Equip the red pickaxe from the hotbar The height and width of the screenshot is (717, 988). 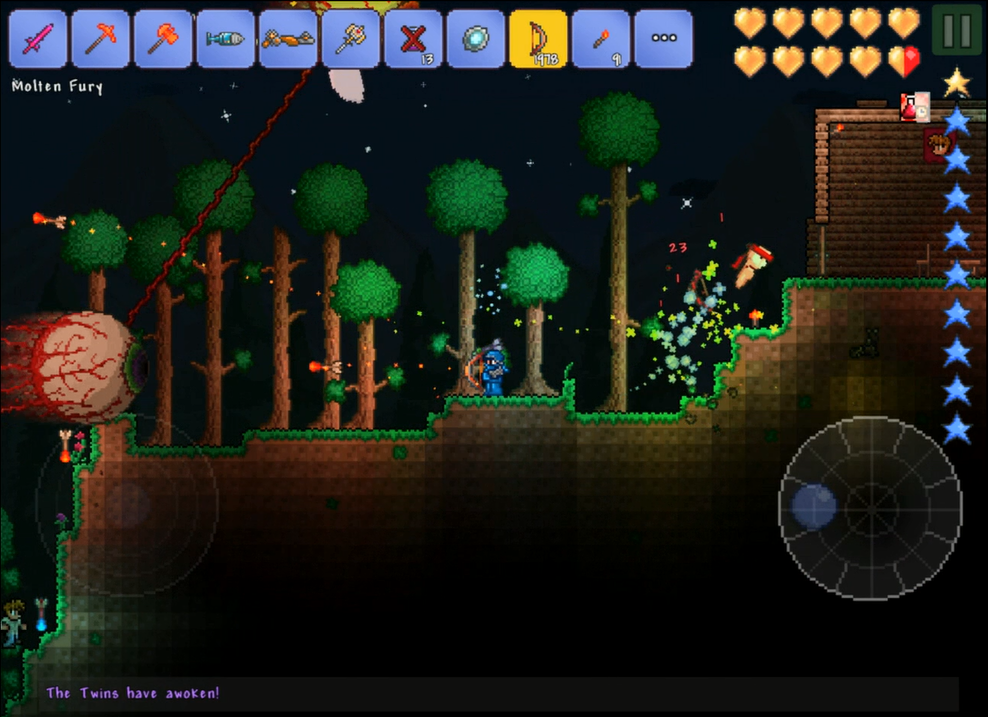[101, 39]
